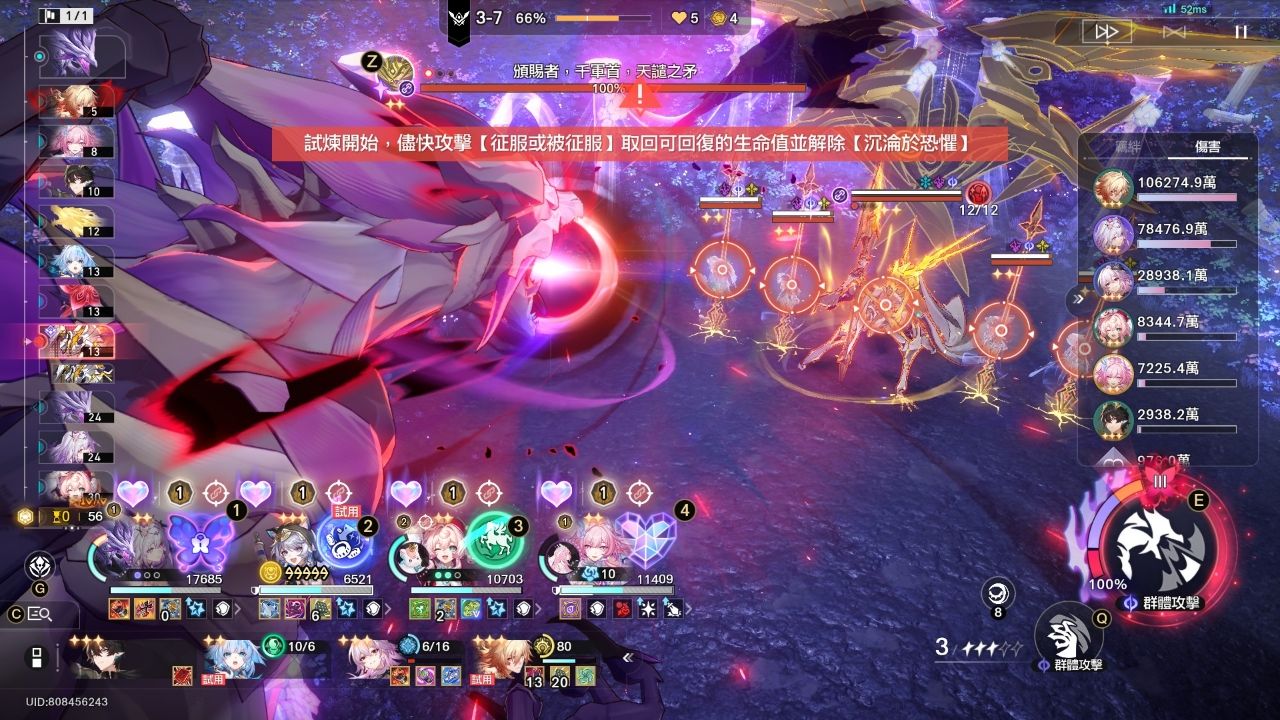Image resolution: width=1280 pixels, height=720 pixels.
Task: Collapse the damage panel with the arrow
Action: (x=1078, y=298)
